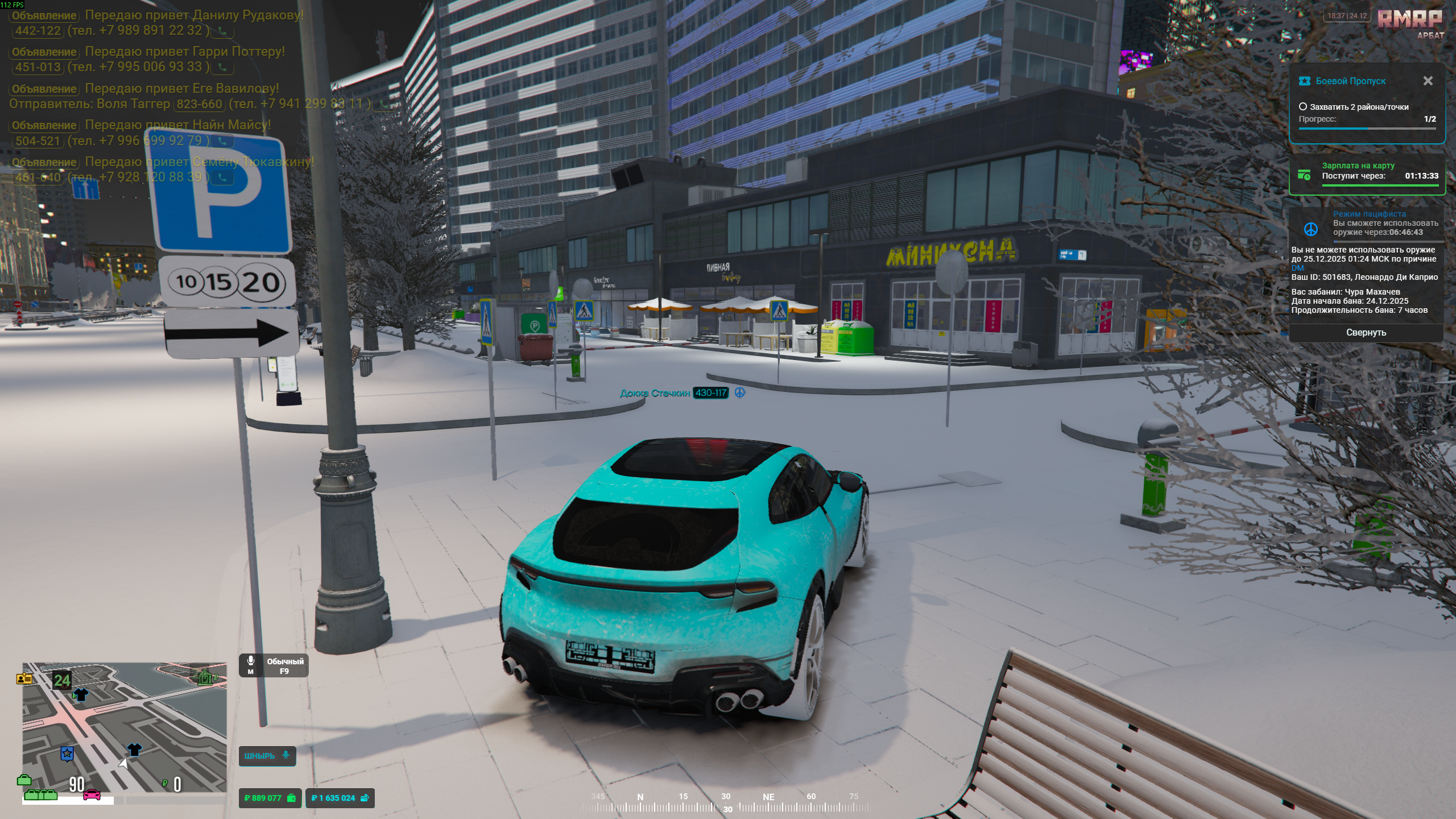Viewport: 1456px width, 819px height.
Task: Open the bank card balance ₽ 1 635 024
Action: click(x=340, y=798)
